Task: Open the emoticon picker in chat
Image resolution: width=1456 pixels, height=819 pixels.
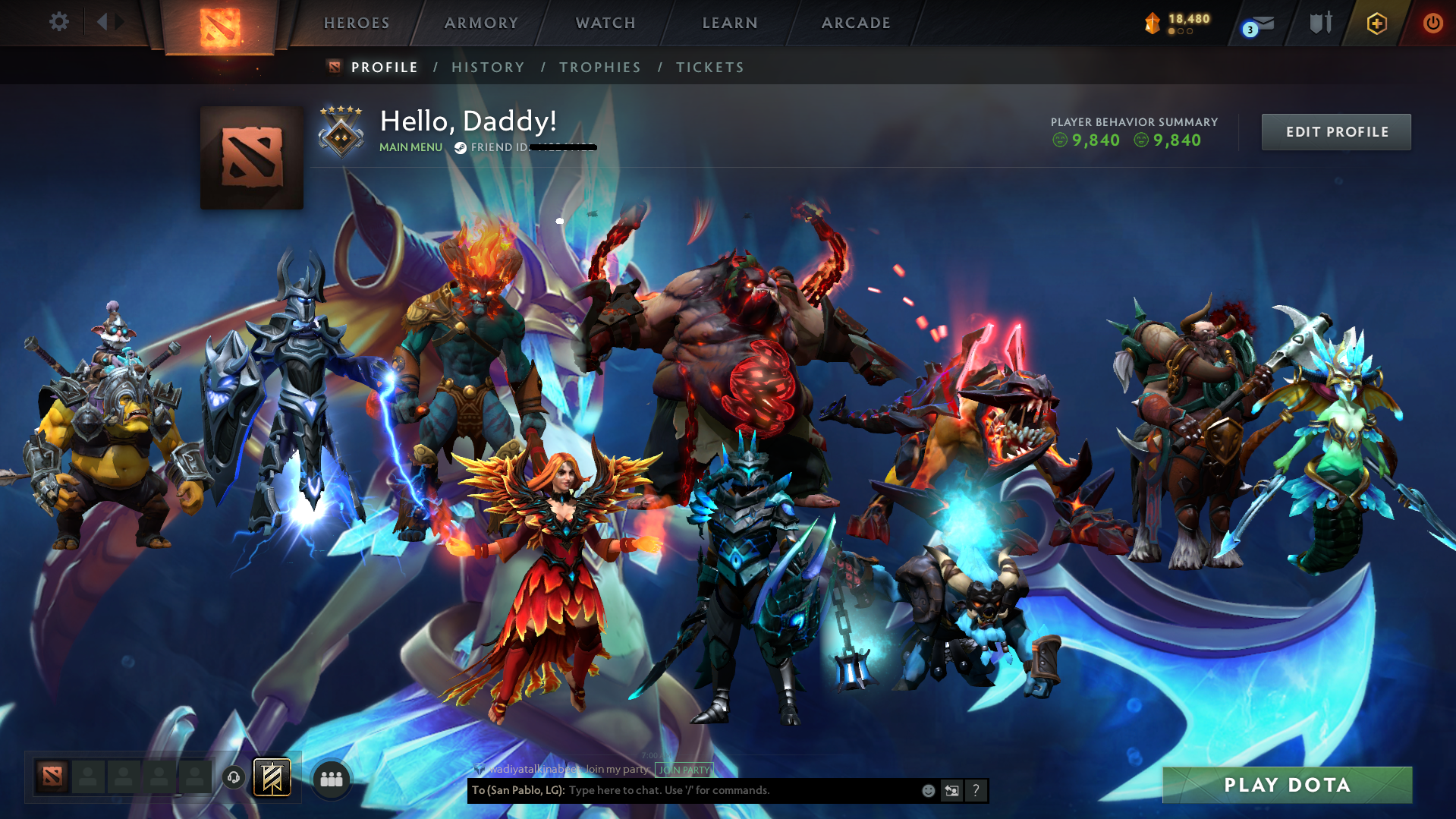Action: (x=929, y=790)
